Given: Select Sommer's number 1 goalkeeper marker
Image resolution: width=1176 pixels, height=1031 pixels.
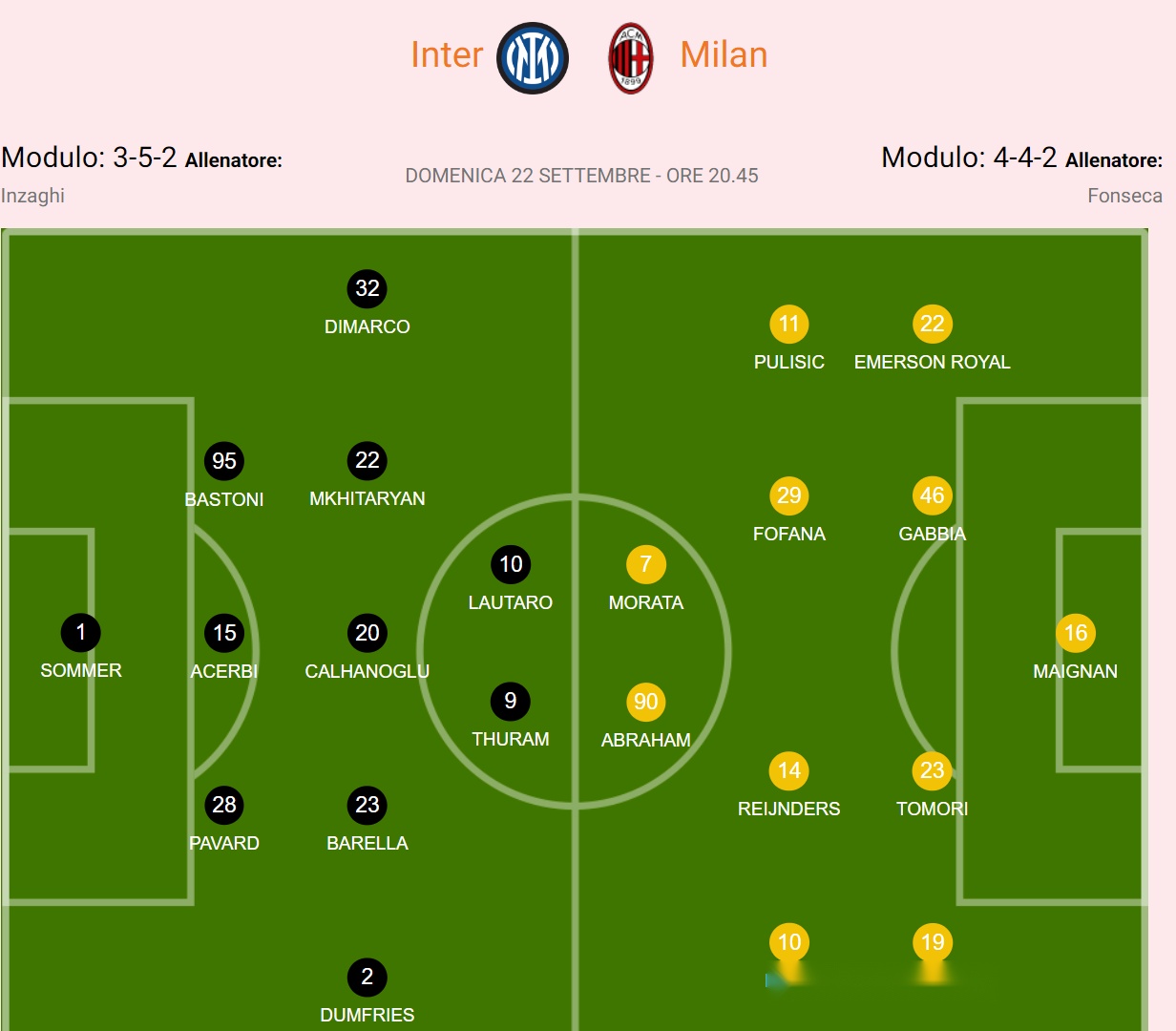Looking at the screenshot, I should click(81, 632).
